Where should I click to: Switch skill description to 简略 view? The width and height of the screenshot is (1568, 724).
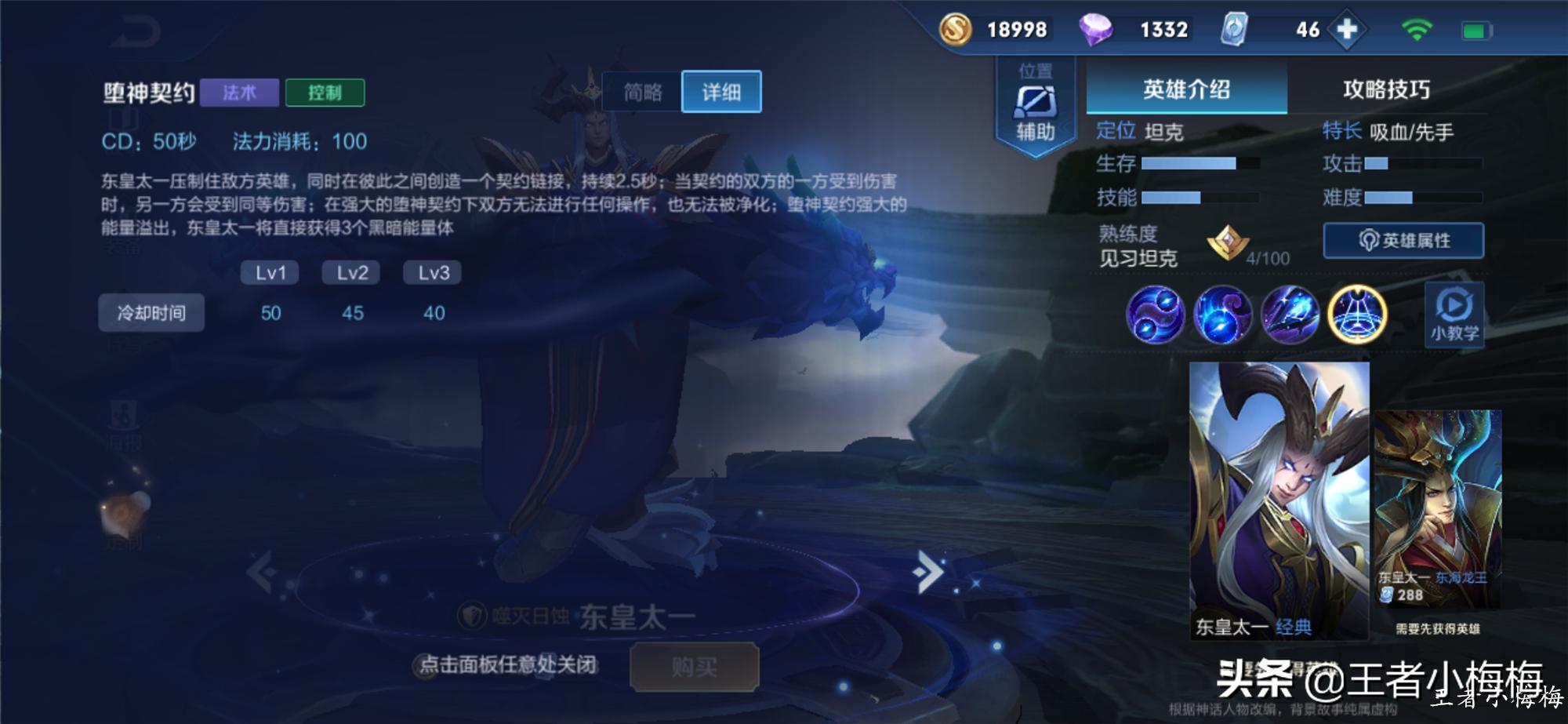pos(641,92)
